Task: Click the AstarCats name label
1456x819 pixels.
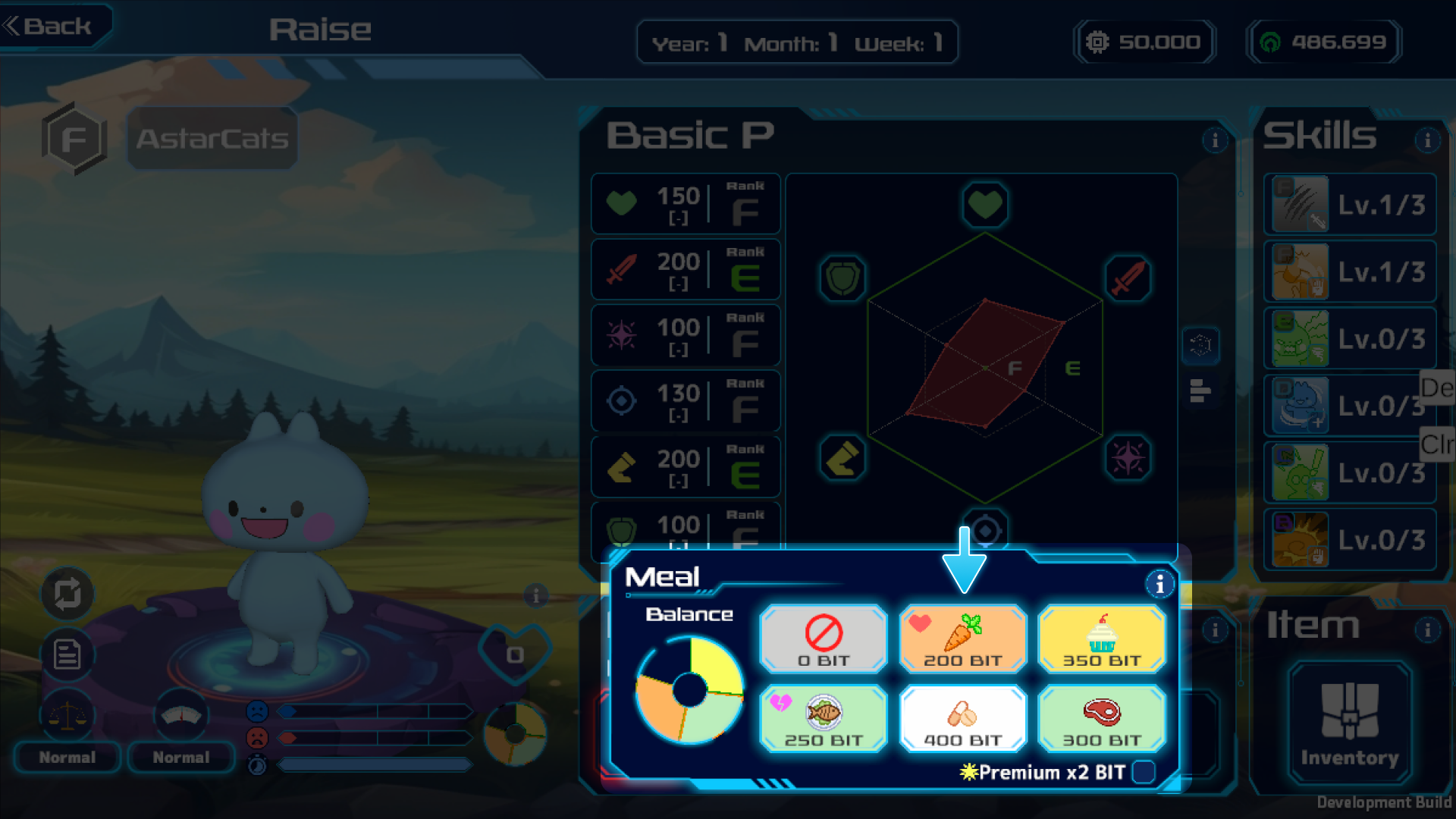Action: coord(212,139)
